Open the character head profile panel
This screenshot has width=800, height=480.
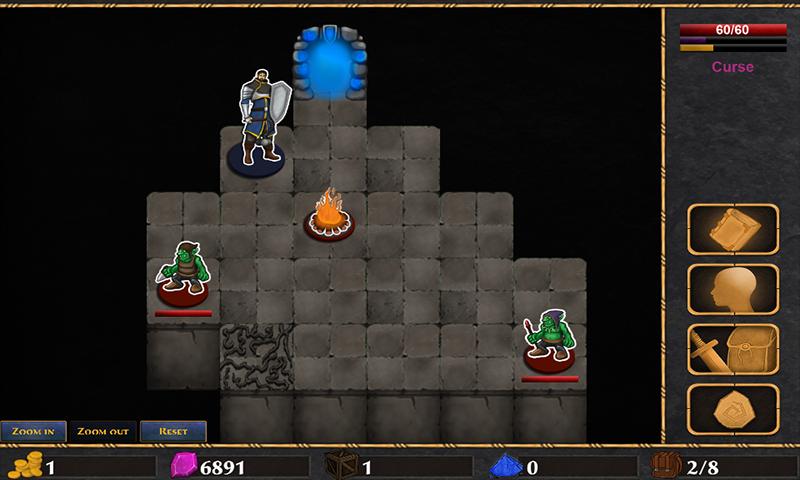[x=733, y=289]
